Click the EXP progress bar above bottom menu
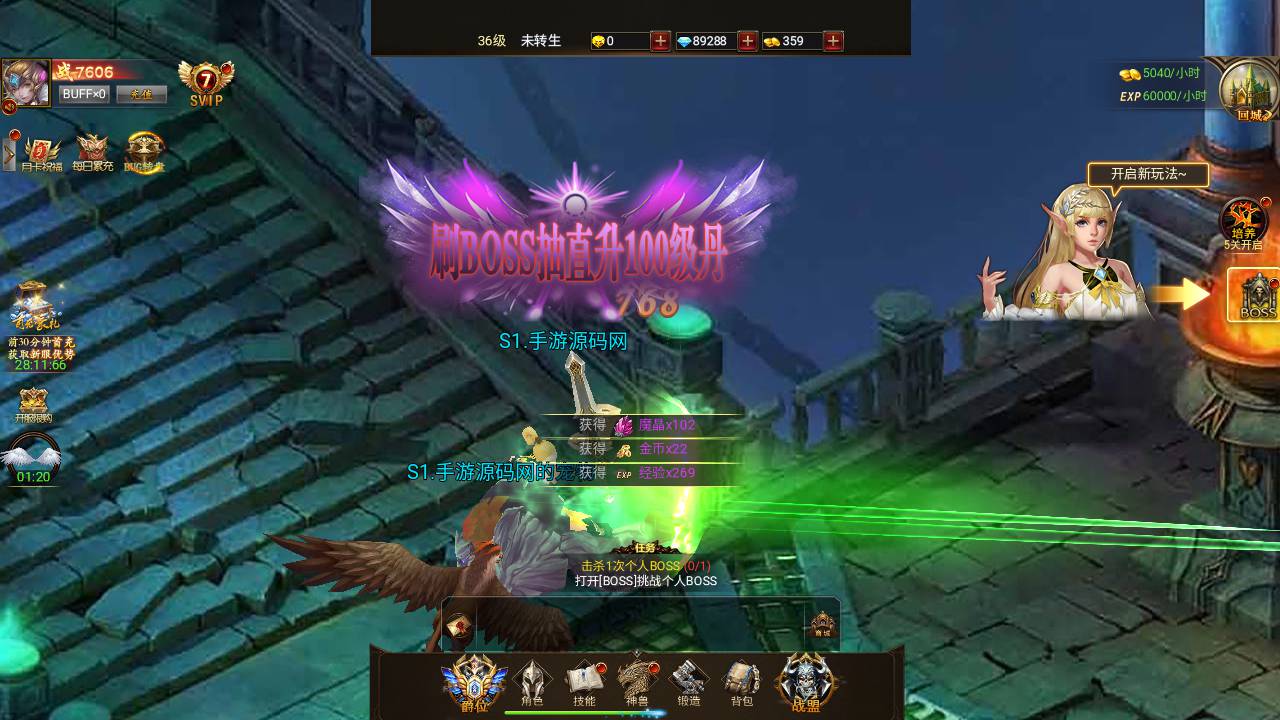Screen dimensions: 1280x720 click(x=584, y=712)
